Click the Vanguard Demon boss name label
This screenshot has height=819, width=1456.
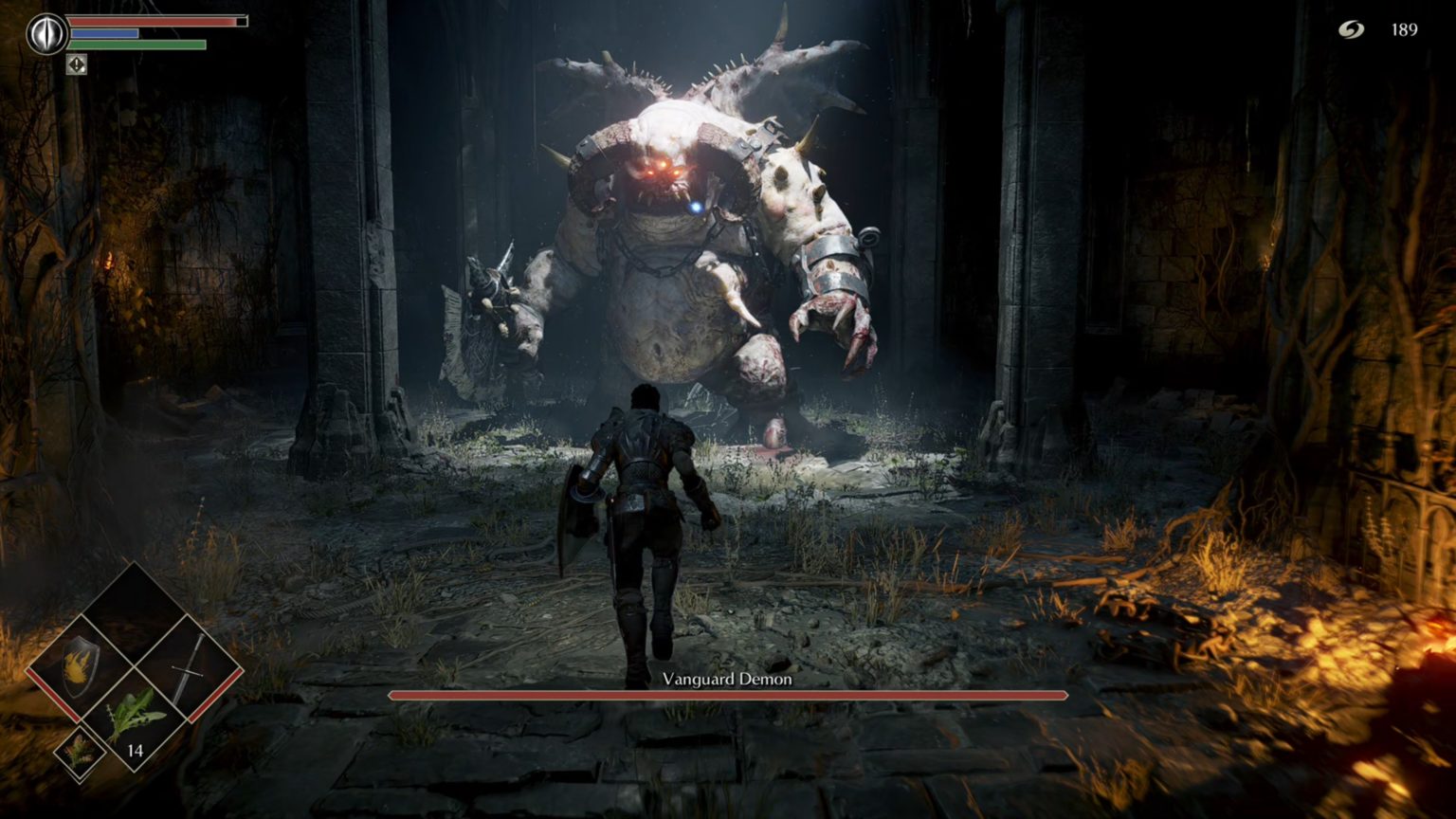point(727,679)
